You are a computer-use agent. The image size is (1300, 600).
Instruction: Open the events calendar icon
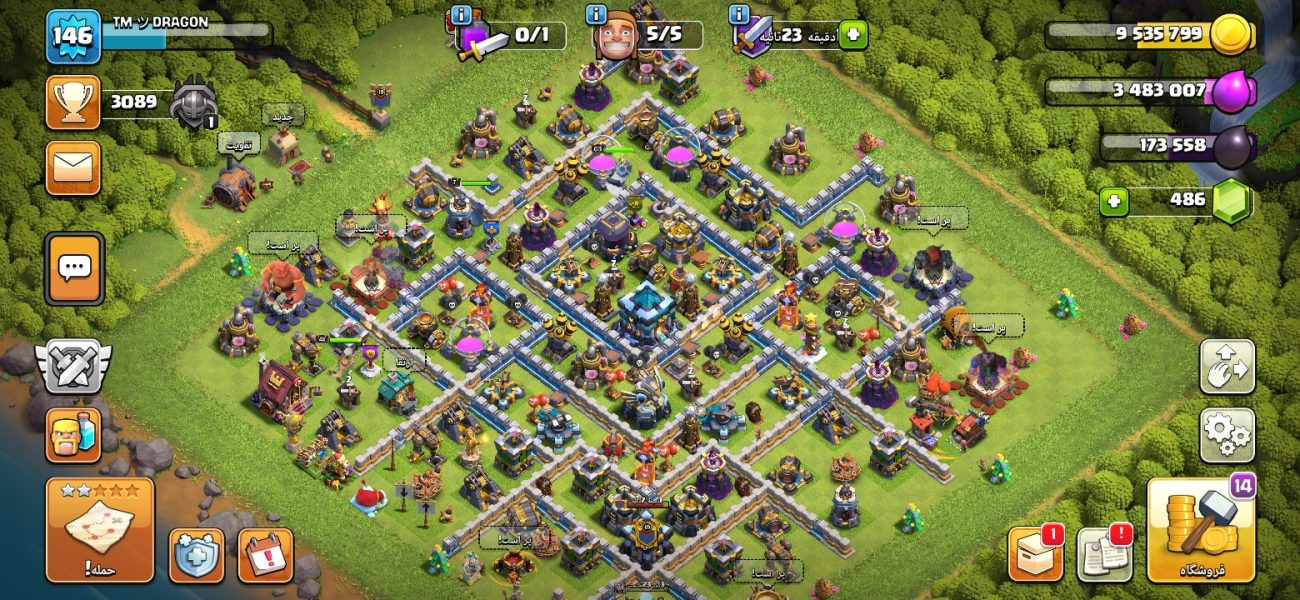click(x=265, y=555)
